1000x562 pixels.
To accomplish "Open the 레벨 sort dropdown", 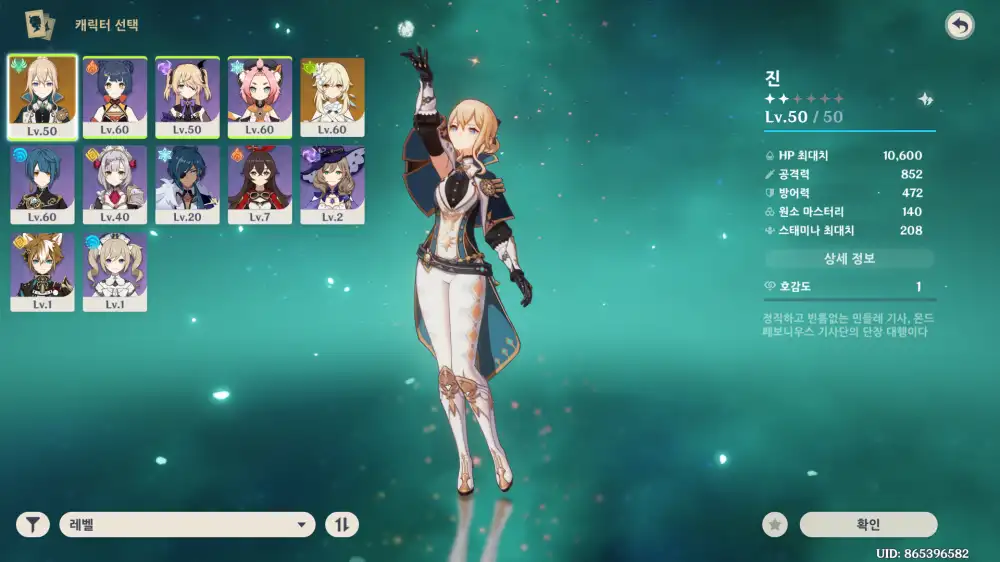I will (x=188, y=524).
